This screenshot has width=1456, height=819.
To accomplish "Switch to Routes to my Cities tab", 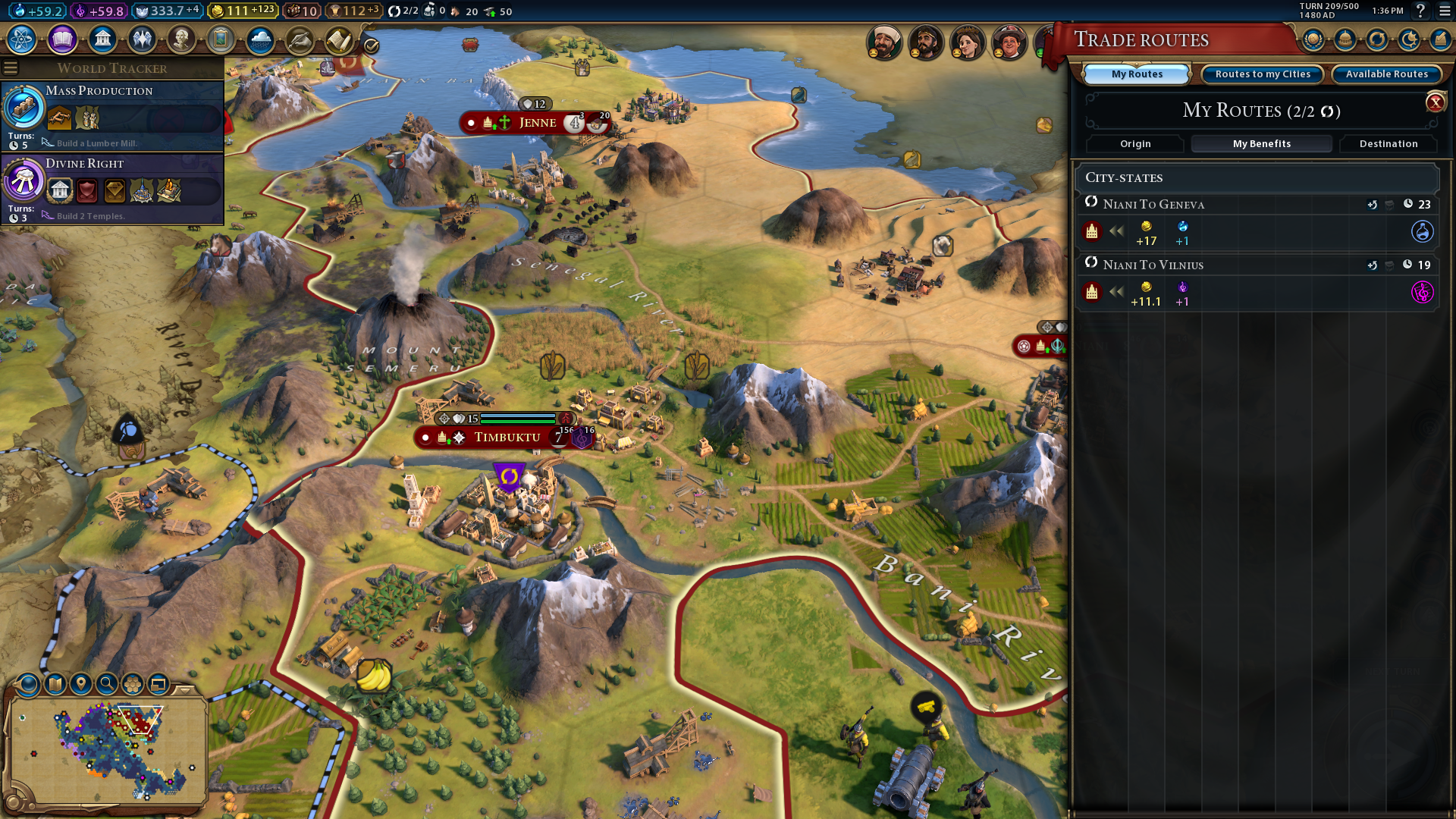I will pyautogui.click(x=1263, y=74).
